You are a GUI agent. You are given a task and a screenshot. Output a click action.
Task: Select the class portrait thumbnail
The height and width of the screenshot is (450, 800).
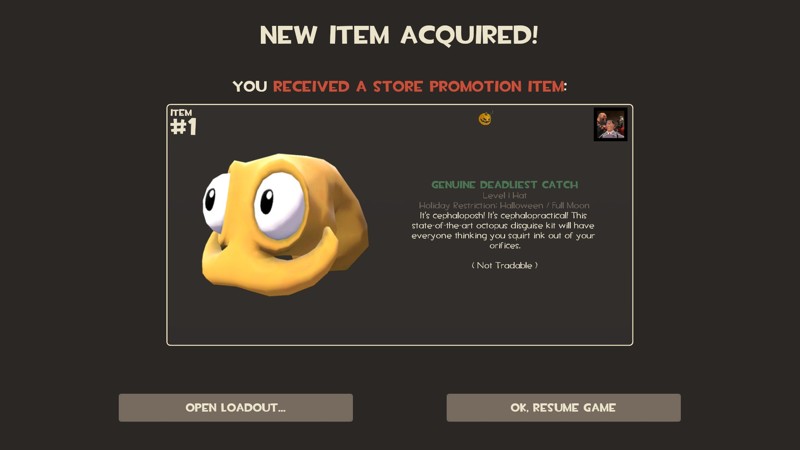610,125
